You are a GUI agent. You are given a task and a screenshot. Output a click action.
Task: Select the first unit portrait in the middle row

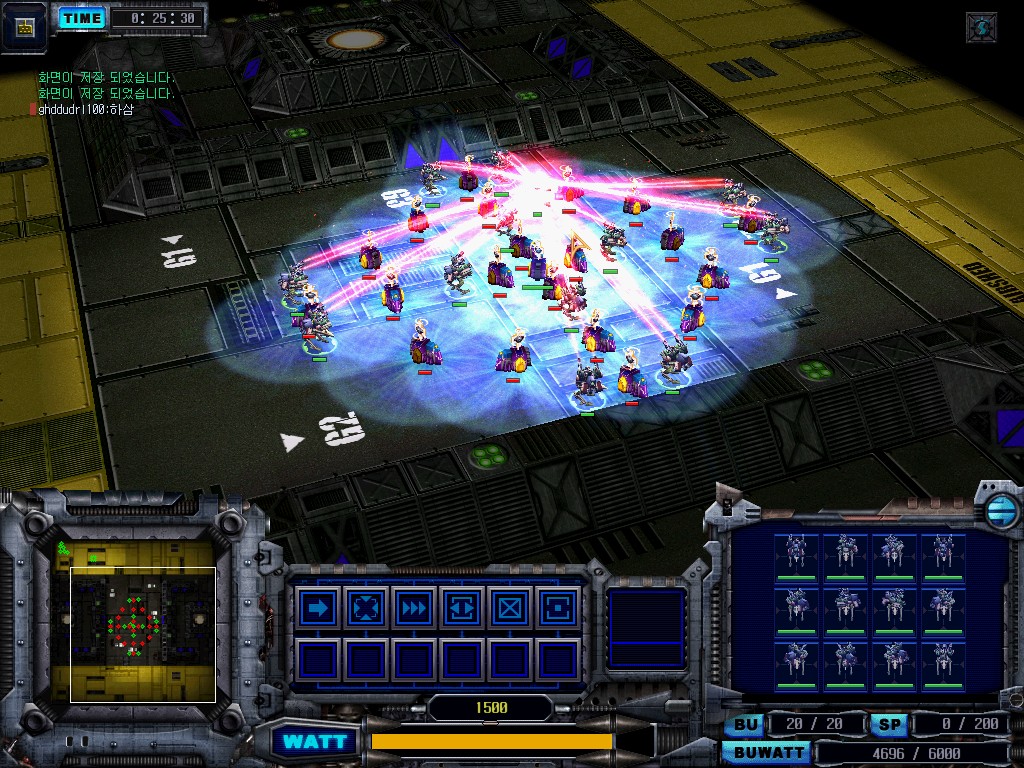tap(796, 608)
